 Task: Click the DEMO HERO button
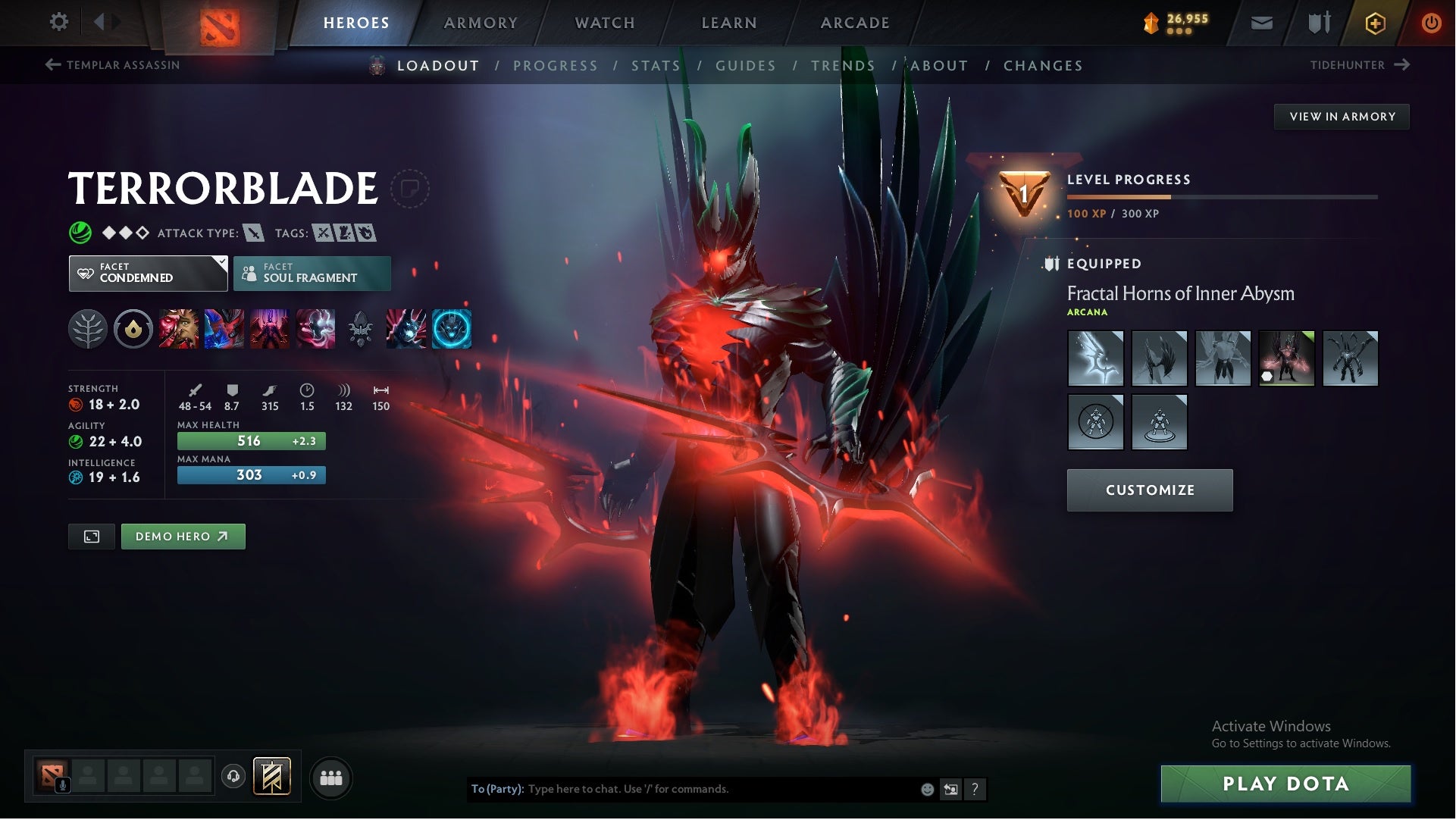[183, 536]
